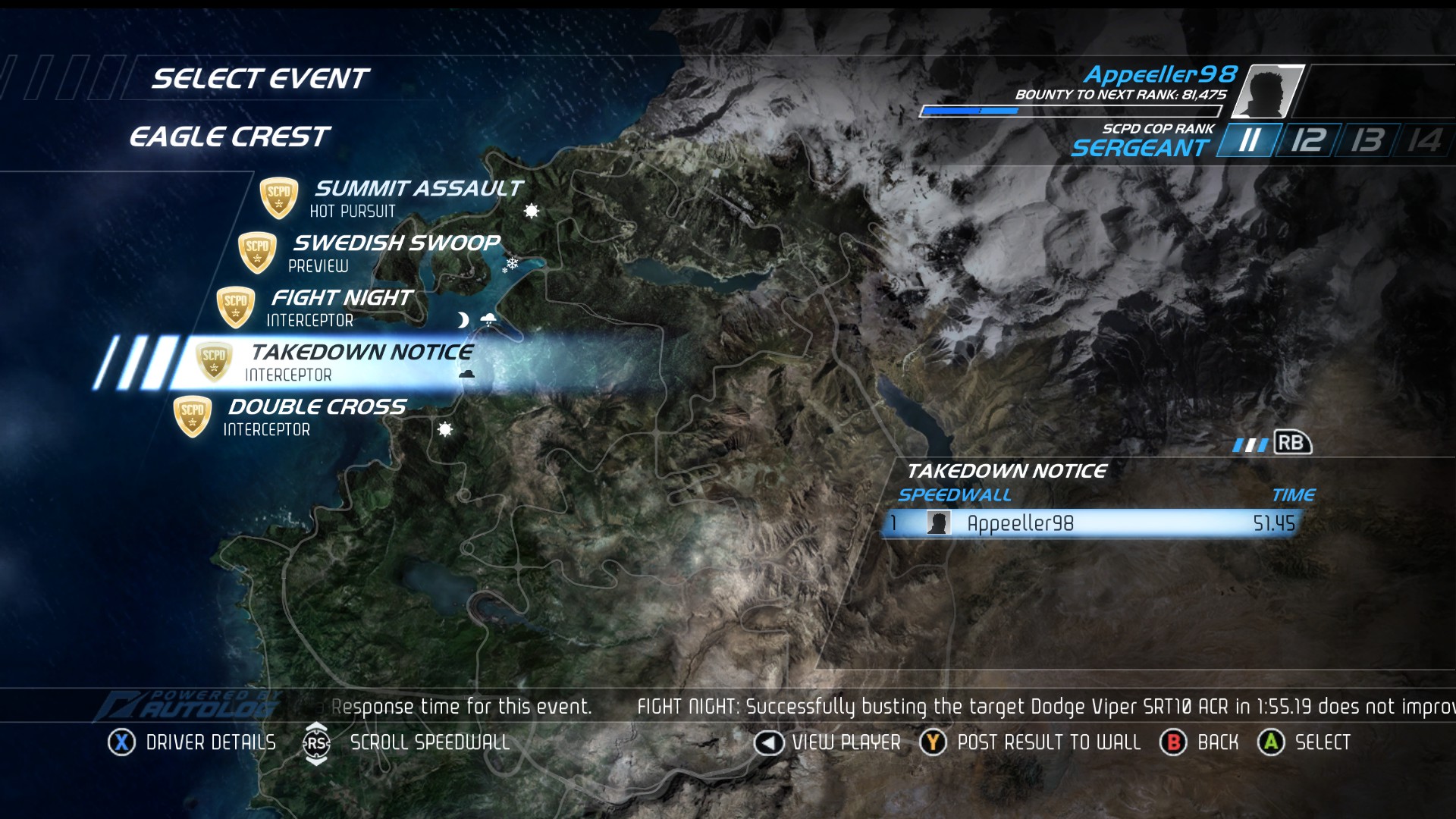The height and width of the screenshot is (819, 1456).
Task: Open the Fight Night interceptor event
Action: 341,306
